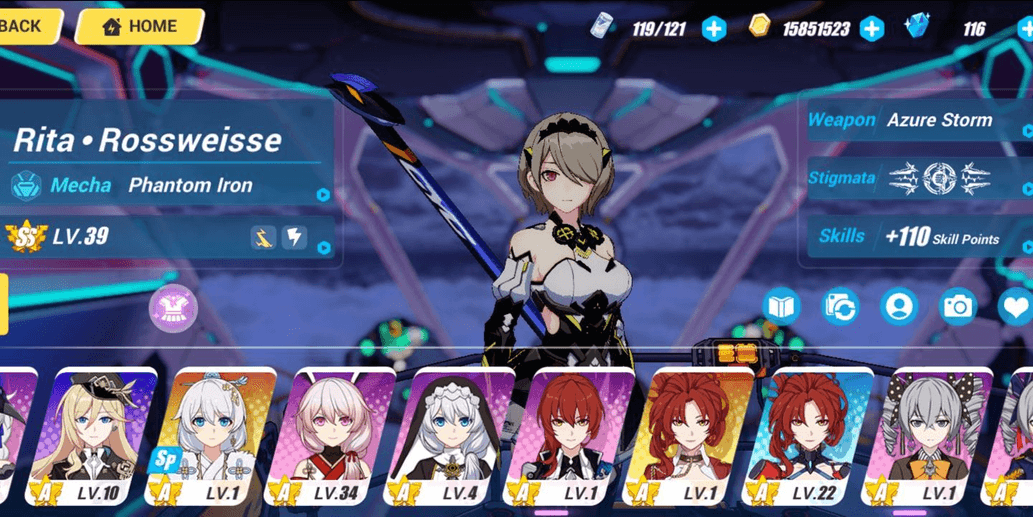The width and height of the screenshot is (1033, 517).
Task: Tap the camera switch icon
Action: [840, 307]
